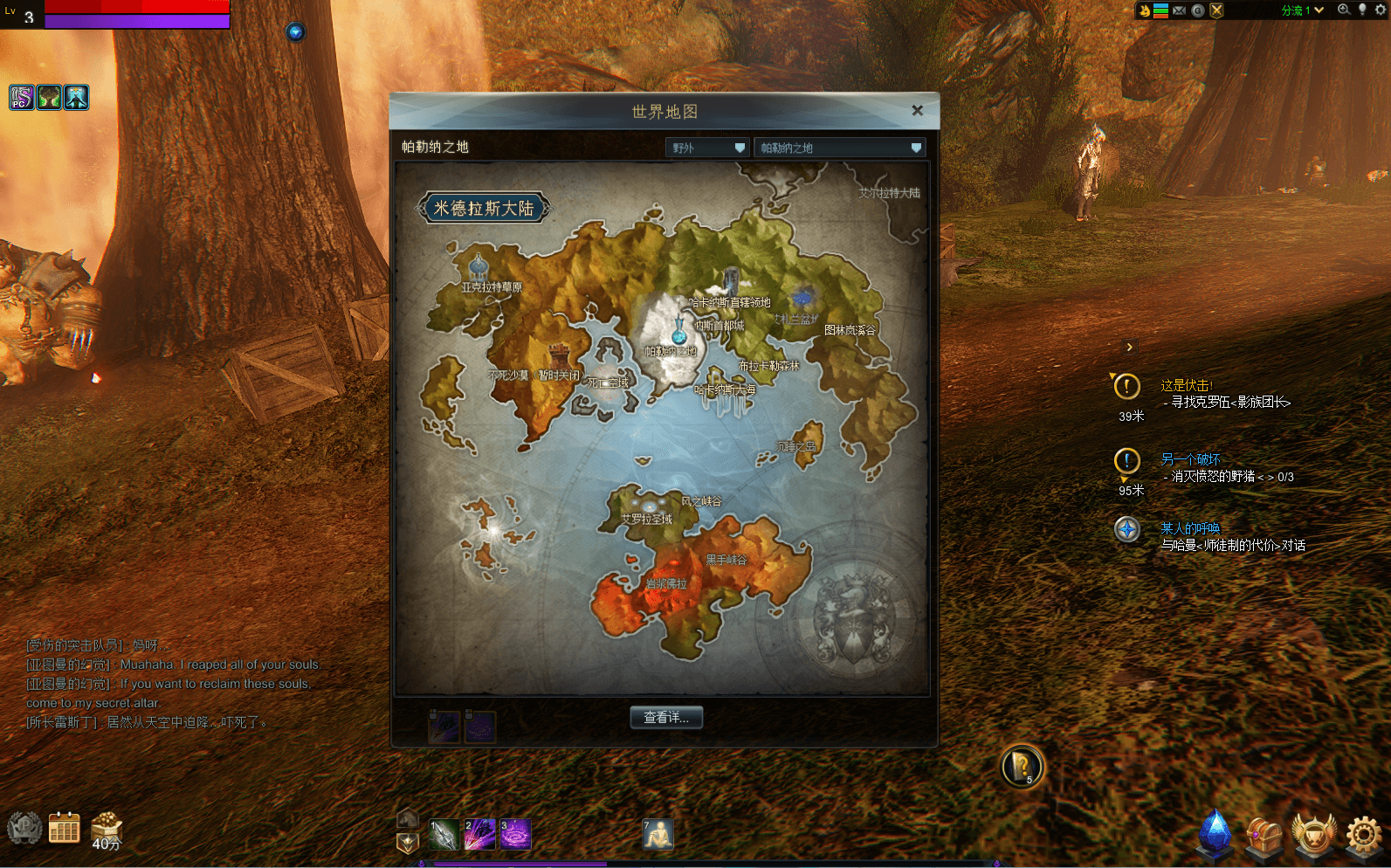Open the mail envelope icon

[x=1179, y=10]
